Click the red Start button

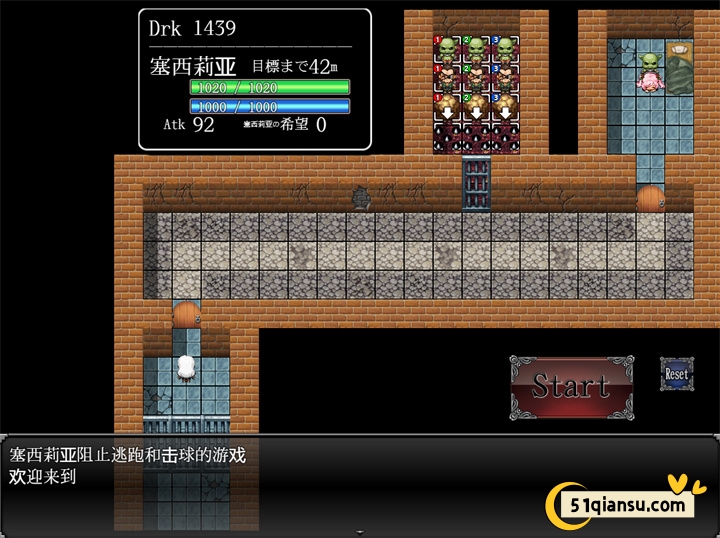tap(571, 386)
